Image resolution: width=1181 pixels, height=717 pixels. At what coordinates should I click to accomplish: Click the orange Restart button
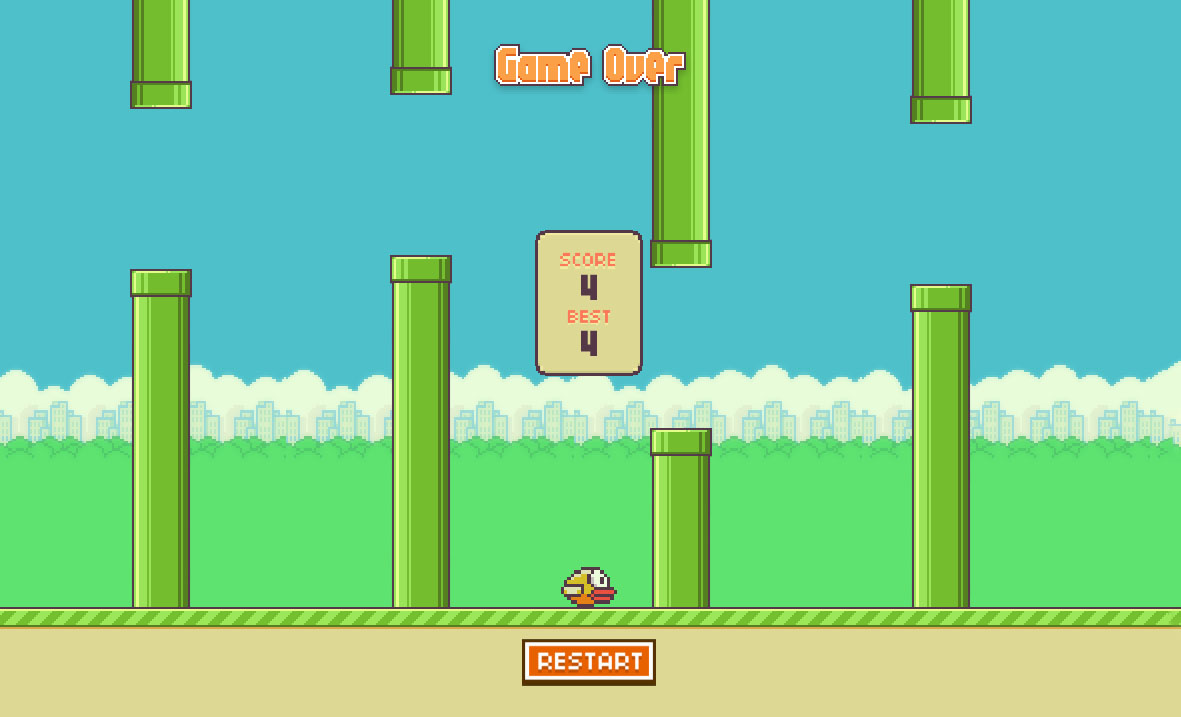coord(589,661)
